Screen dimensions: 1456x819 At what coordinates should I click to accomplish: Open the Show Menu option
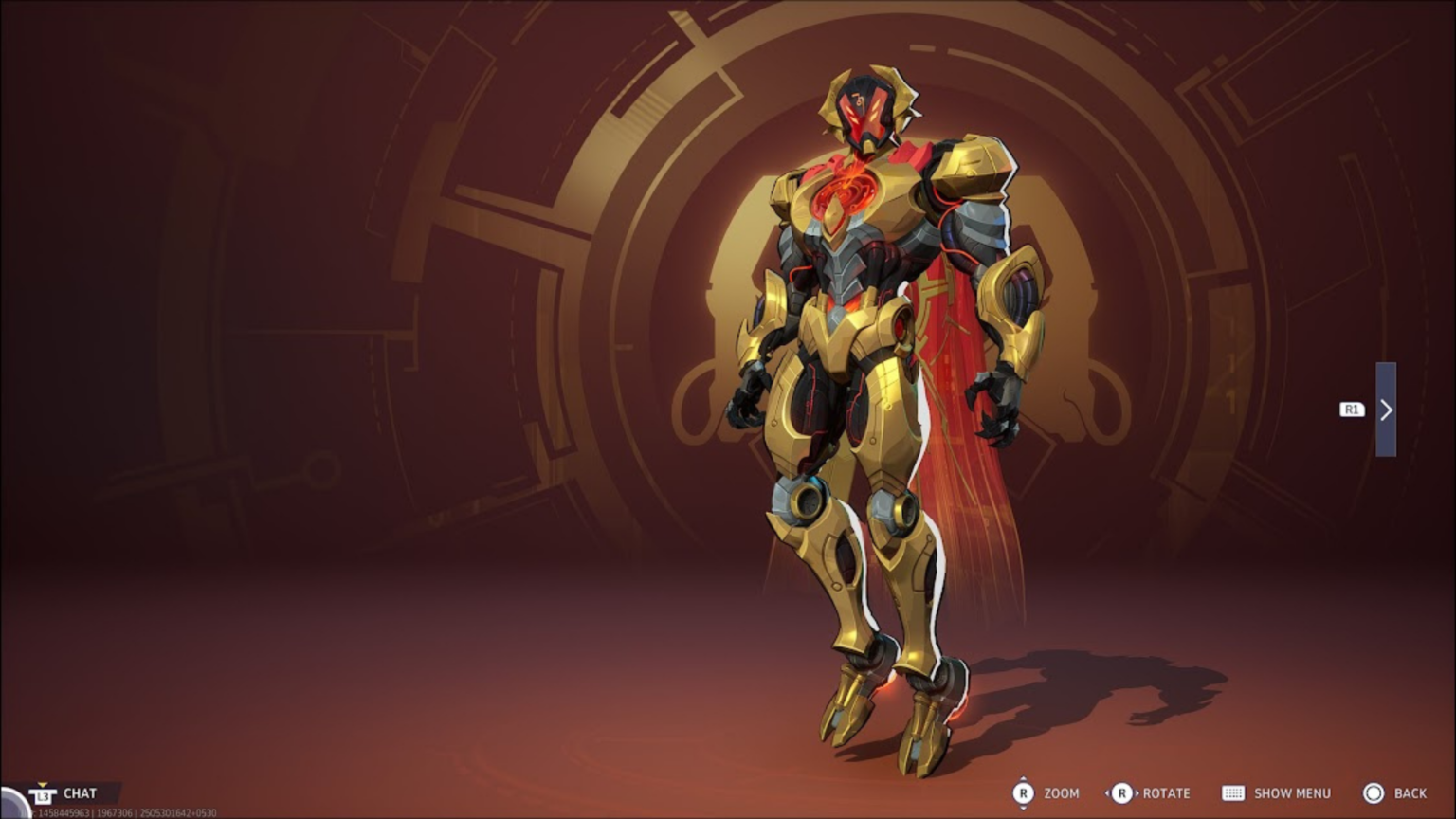pos(1292,793)
